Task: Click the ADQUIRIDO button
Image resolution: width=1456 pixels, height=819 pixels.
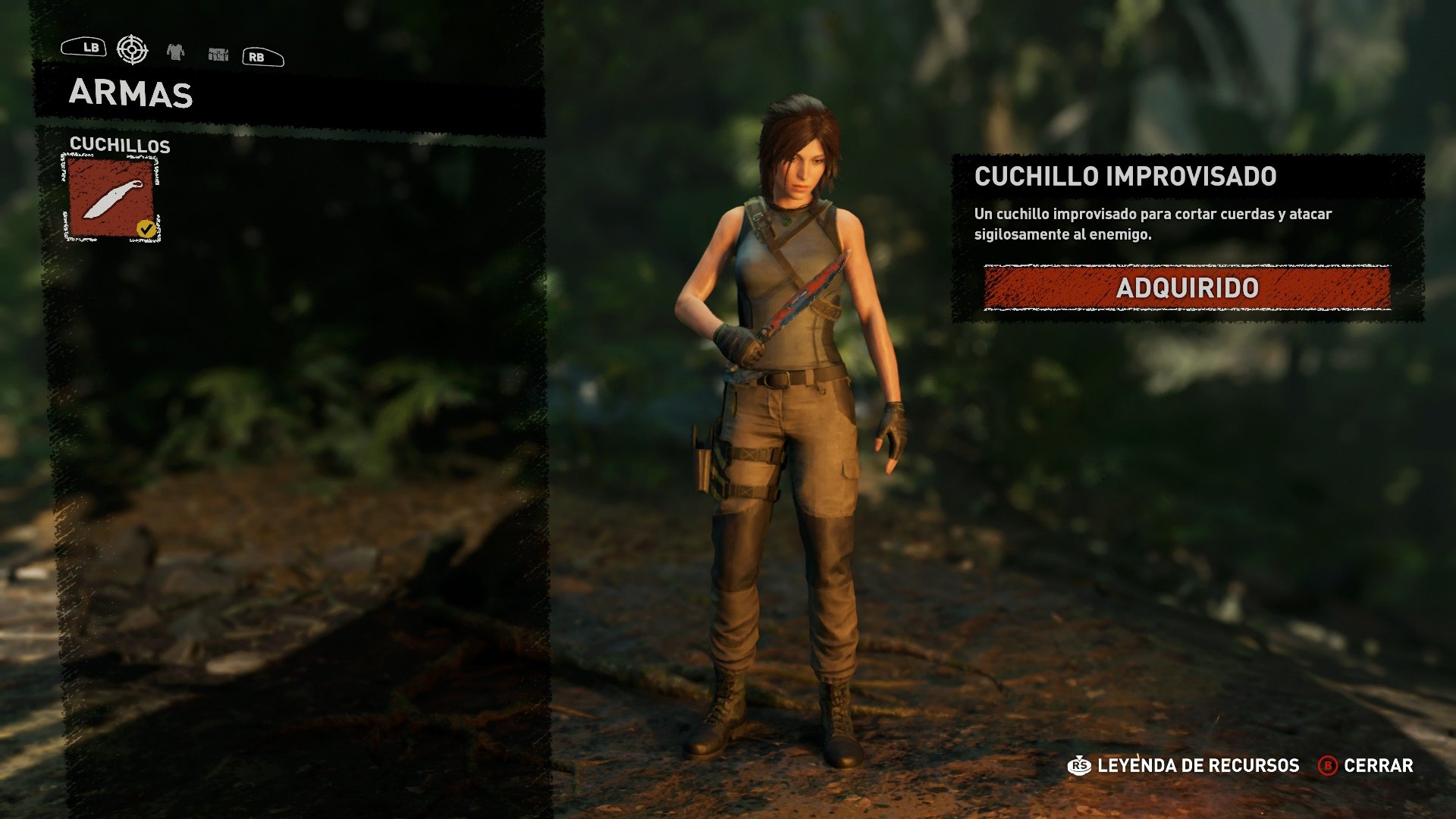Action: (1189, 288)
